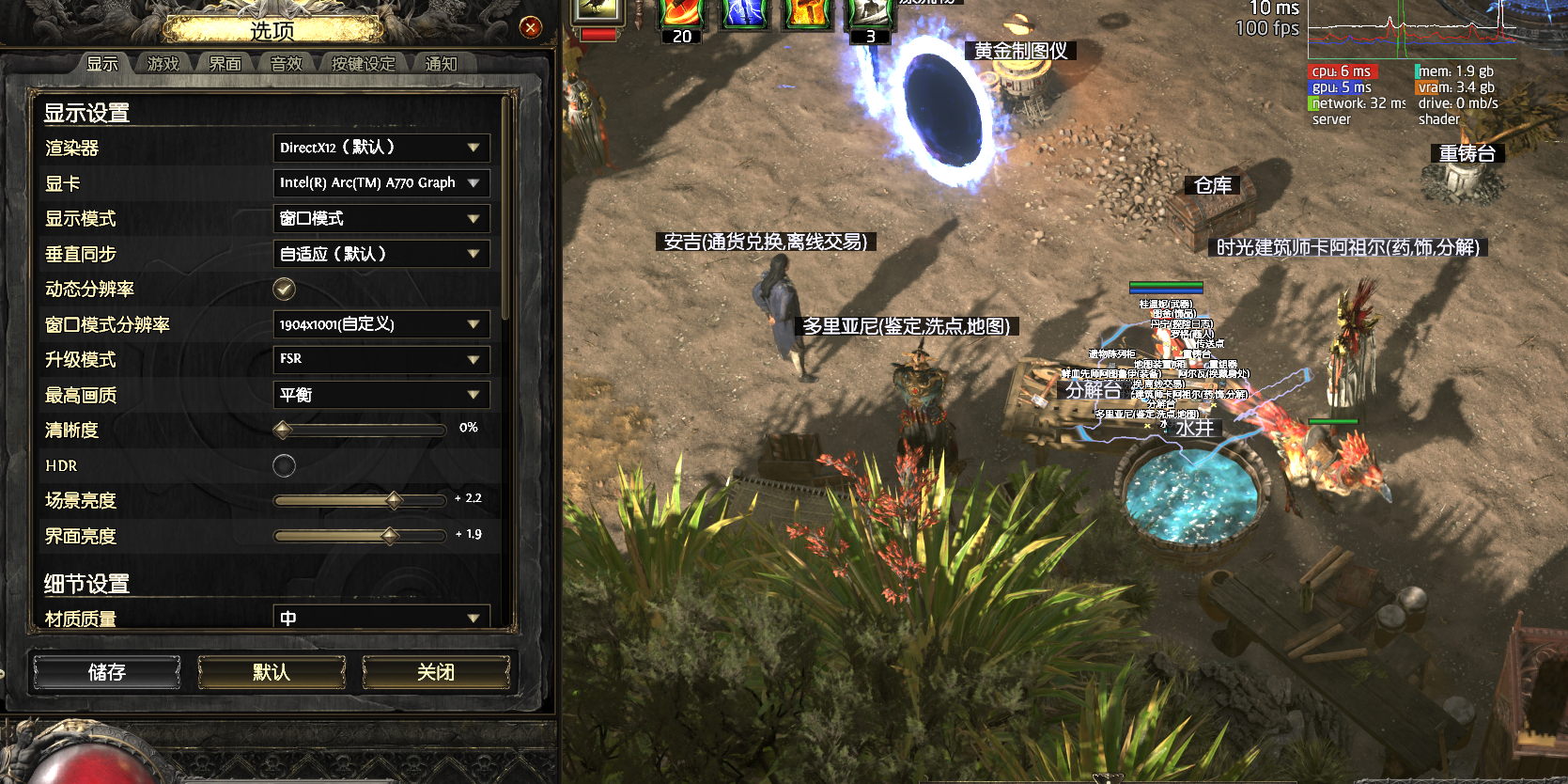Show the 通知 tab
This screenshot has height=784, width=1568.
pos(441,64)
